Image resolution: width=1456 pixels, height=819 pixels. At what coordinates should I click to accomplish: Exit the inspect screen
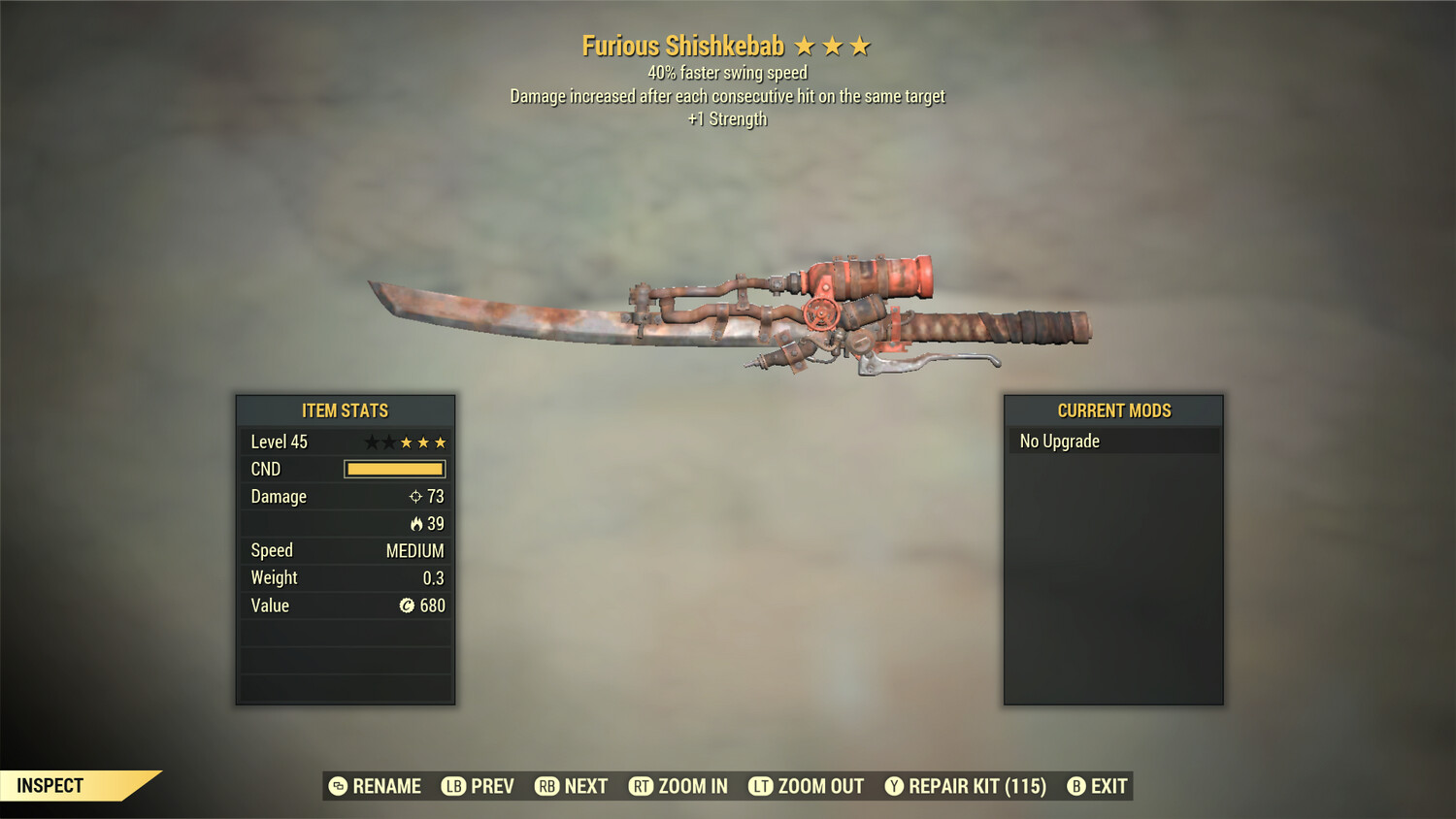[1098, 786]
